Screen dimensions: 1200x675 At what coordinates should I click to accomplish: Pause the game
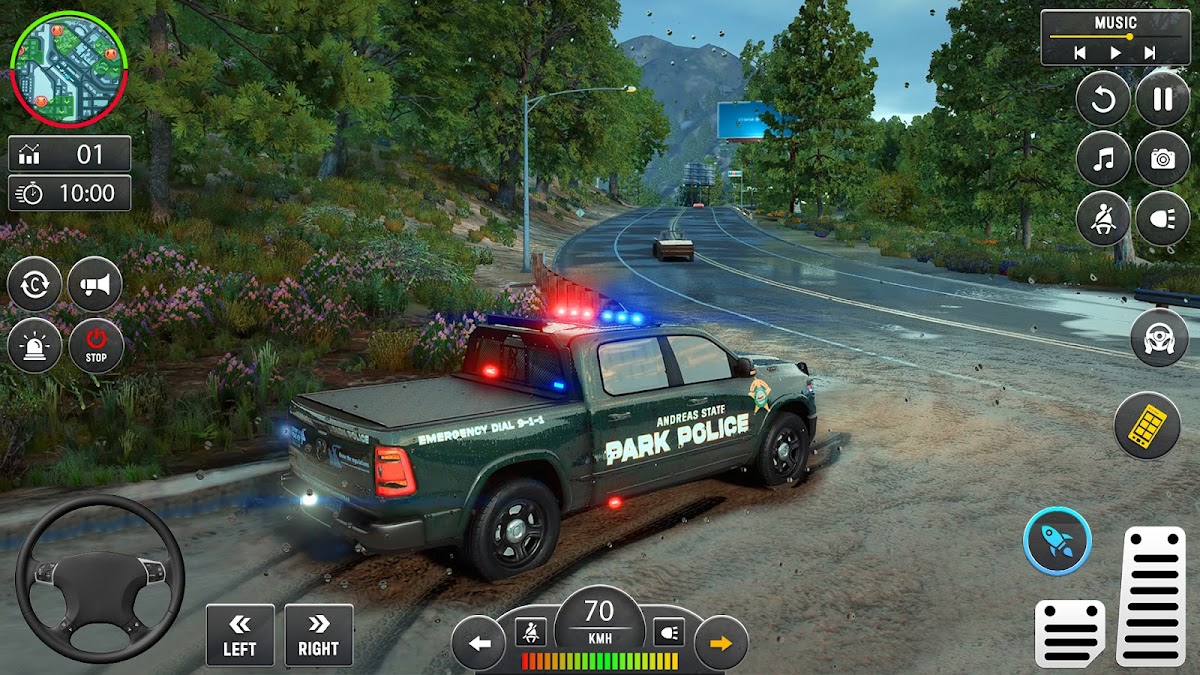tap(1162, 99)
